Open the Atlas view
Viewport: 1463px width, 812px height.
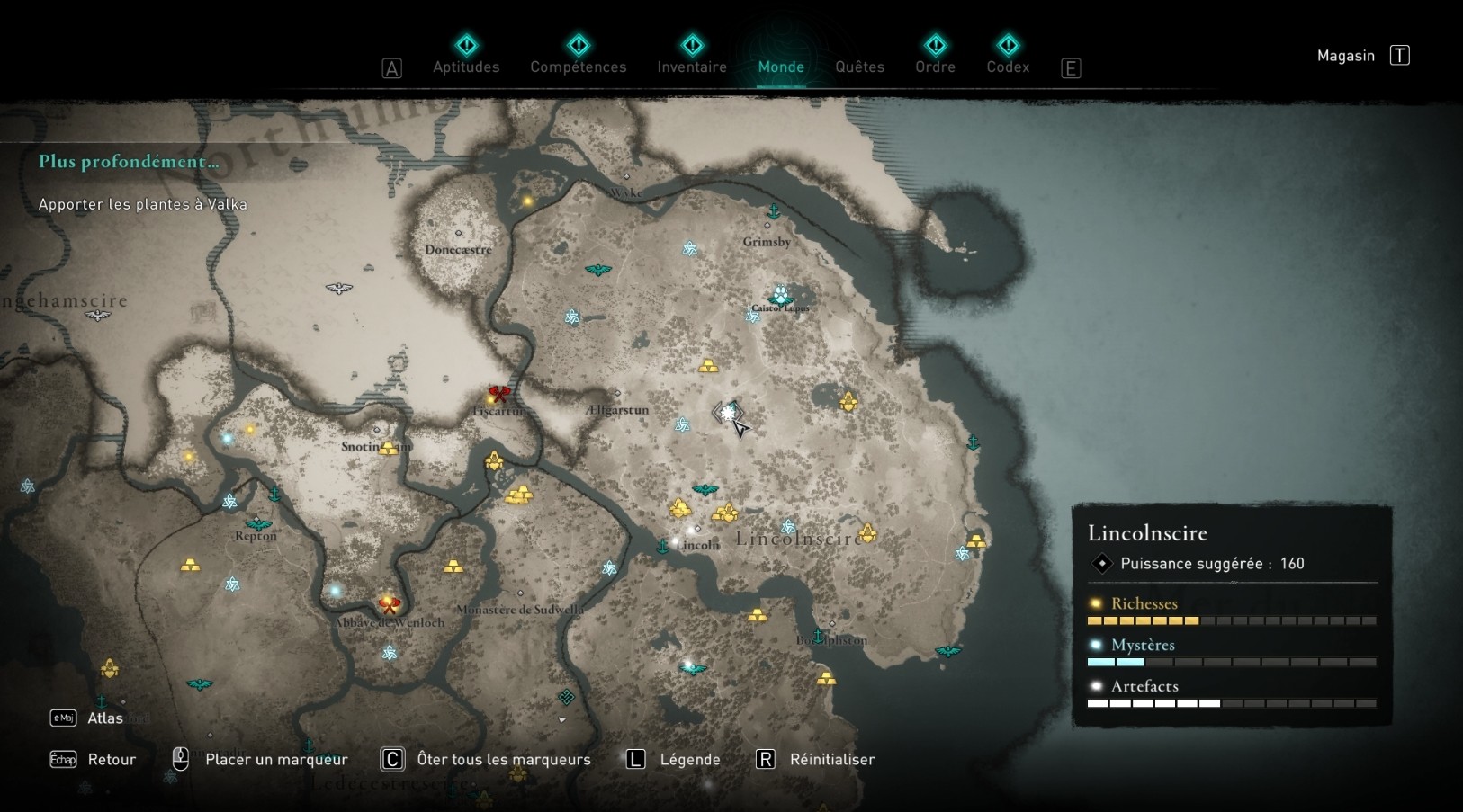pyautogui.click(x=104, y=718)
